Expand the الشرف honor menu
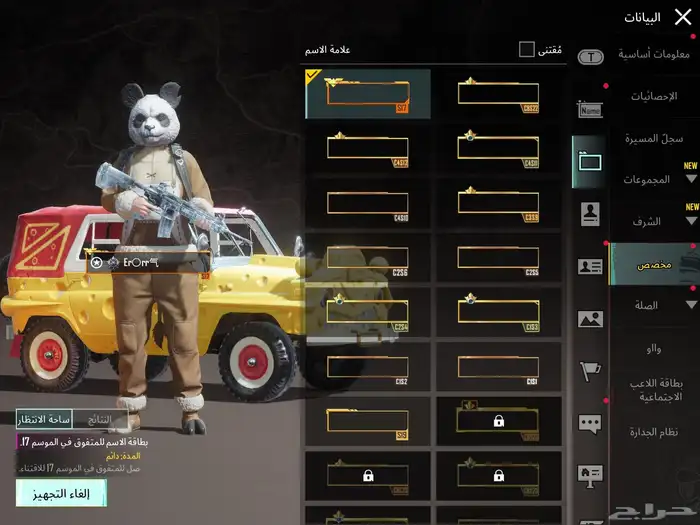700x525 pixels. [x=655, y=222]
